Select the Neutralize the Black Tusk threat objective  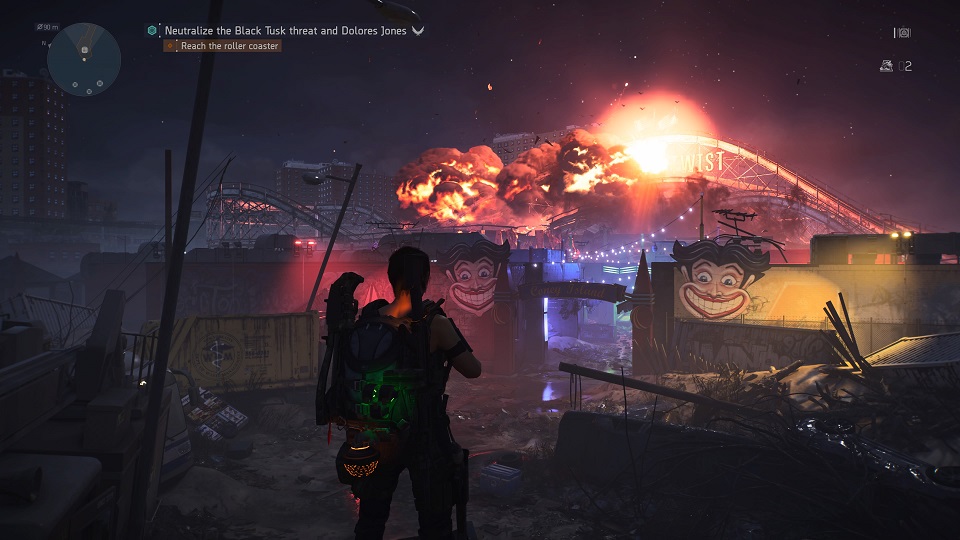[286, 30]
